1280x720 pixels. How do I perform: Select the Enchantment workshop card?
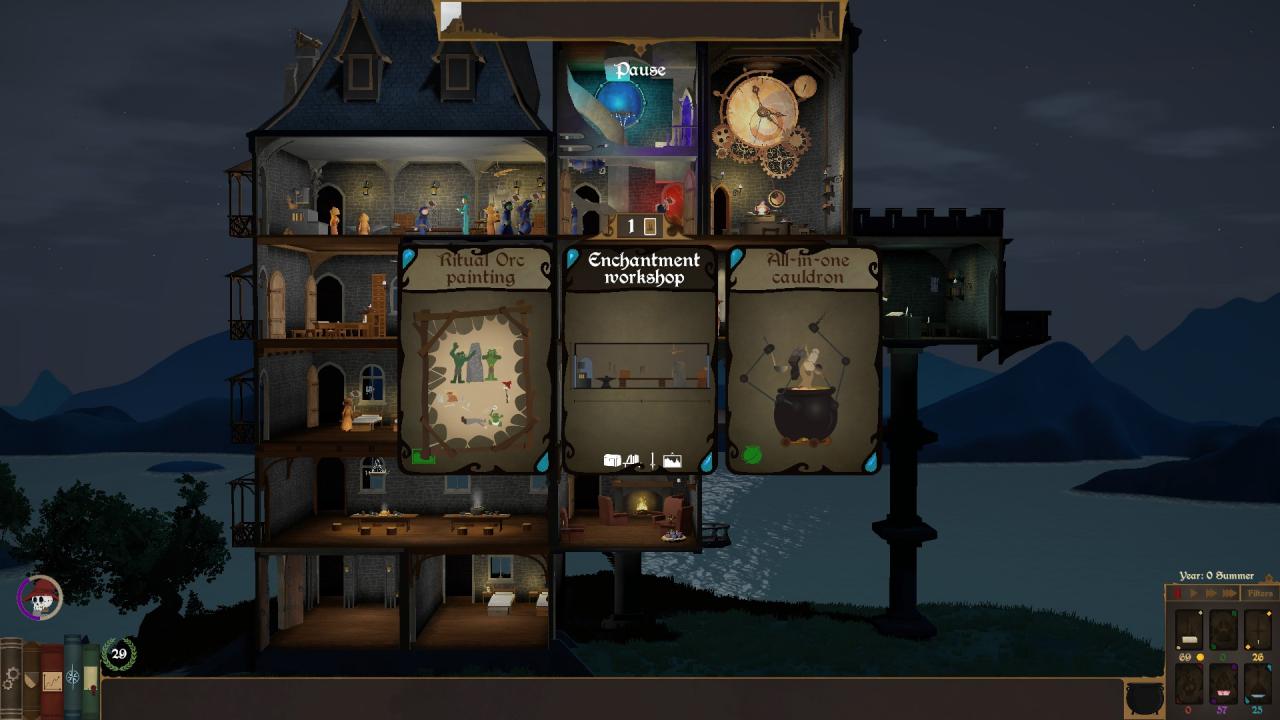pos(640,360)
